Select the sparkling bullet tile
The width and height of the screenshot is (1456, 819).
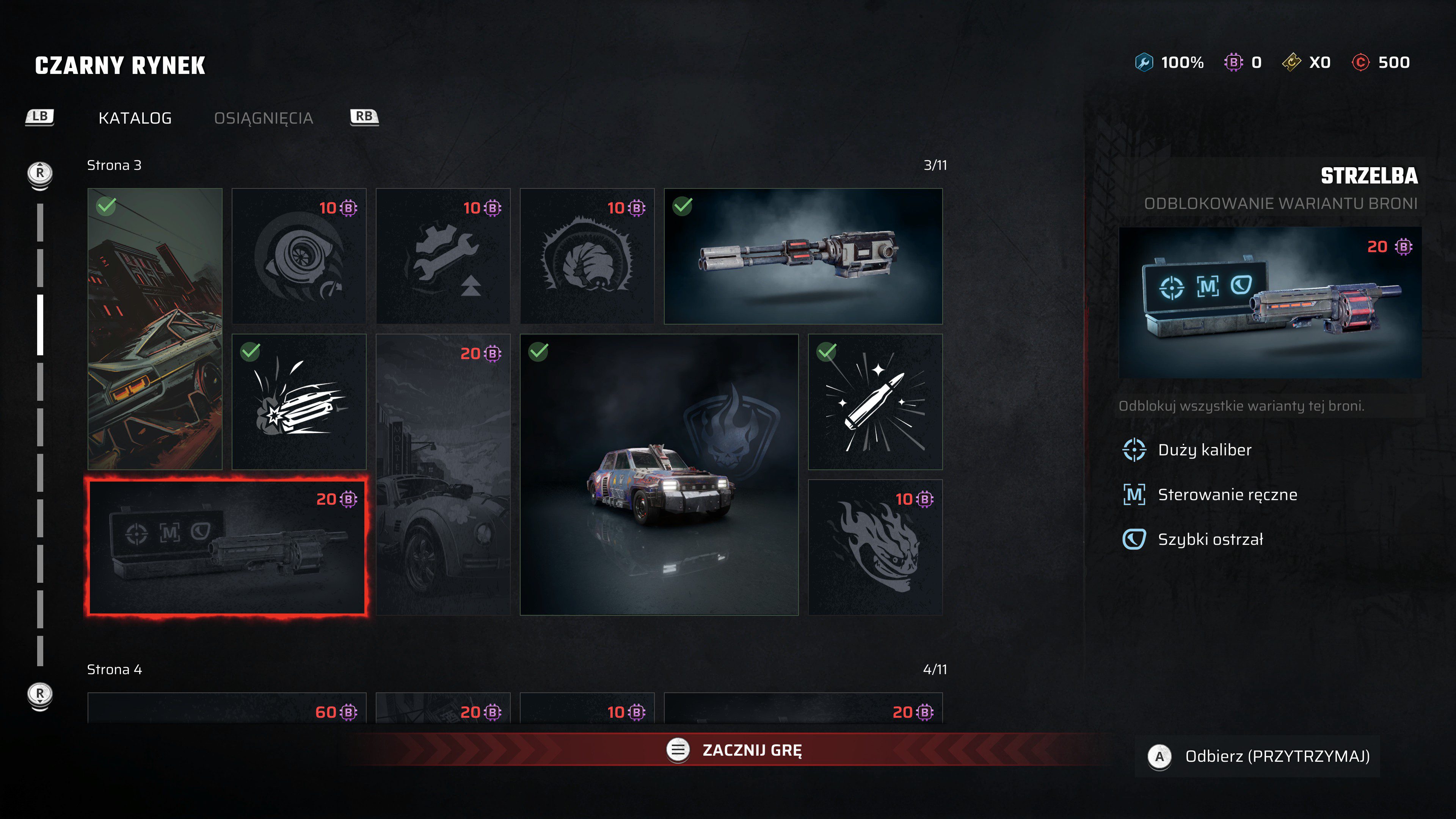pyautogui.click(x=875, y=401)
